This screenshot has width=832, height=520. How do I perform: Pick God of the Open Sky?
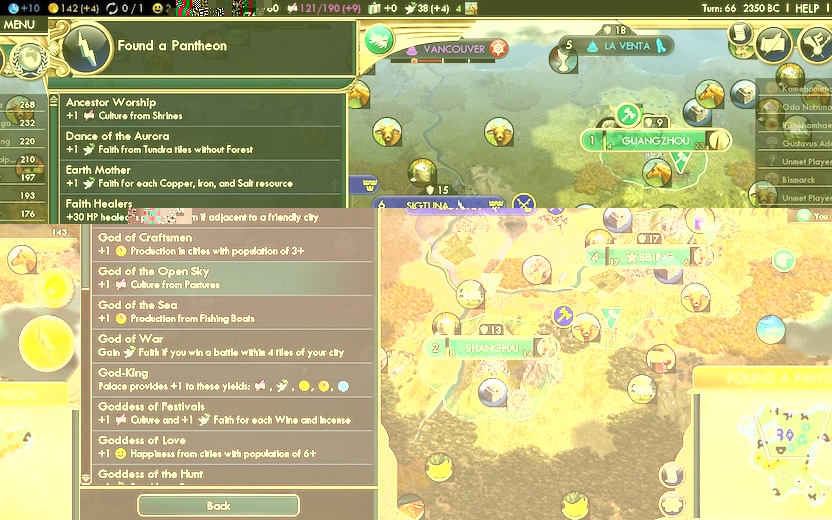pos(232,278)
